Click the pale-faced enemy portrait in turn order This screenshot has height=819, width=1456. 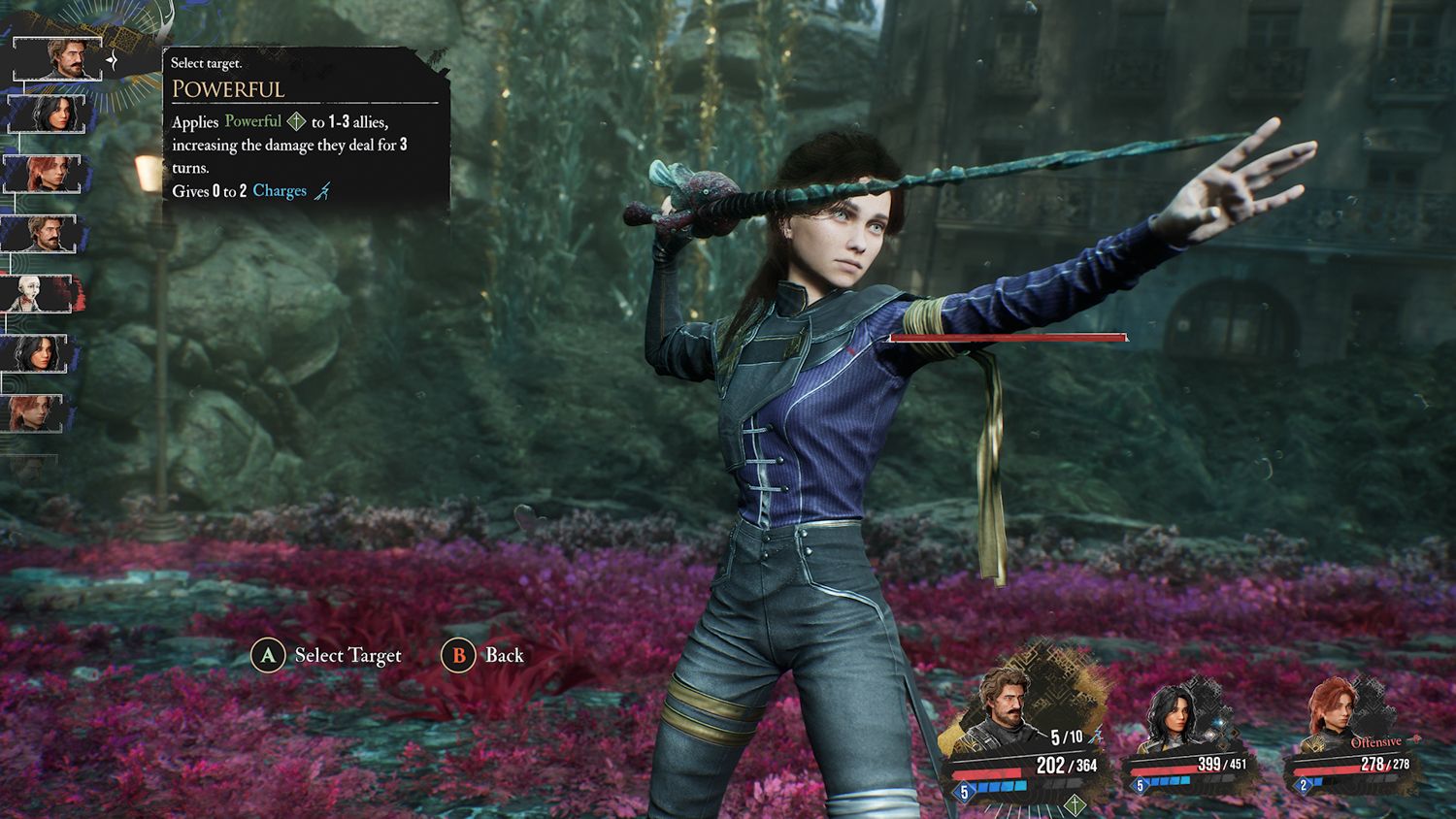[39, 293]
